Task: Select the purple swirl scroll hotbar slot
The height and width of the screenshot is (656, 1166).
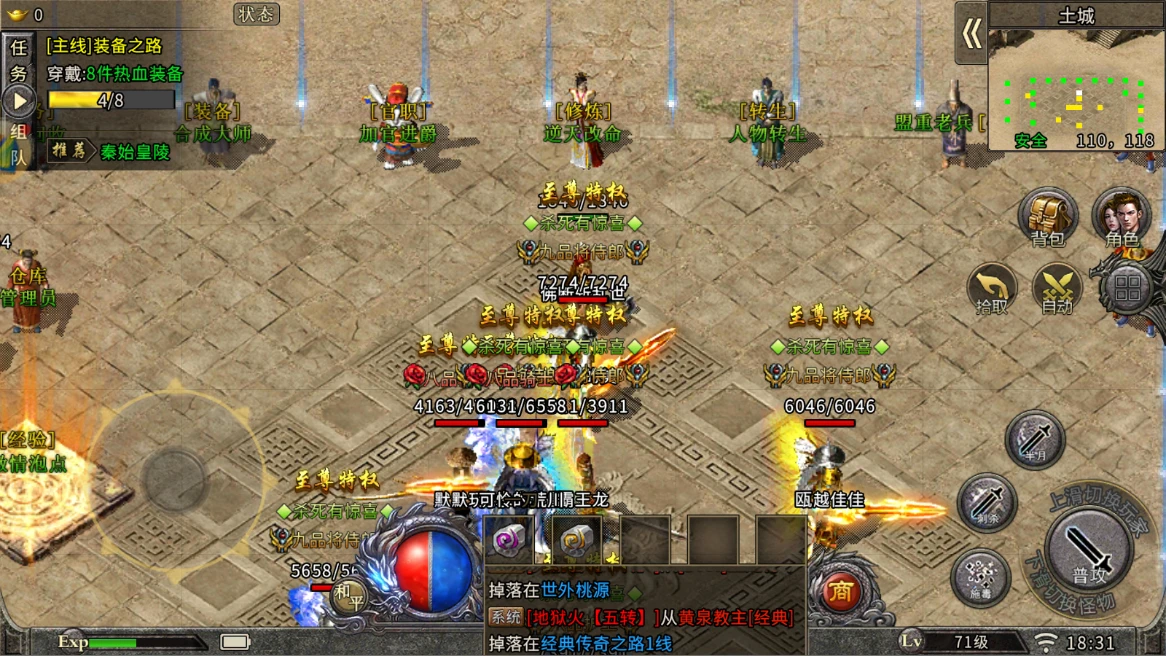Action: click(x=510, y=540)
